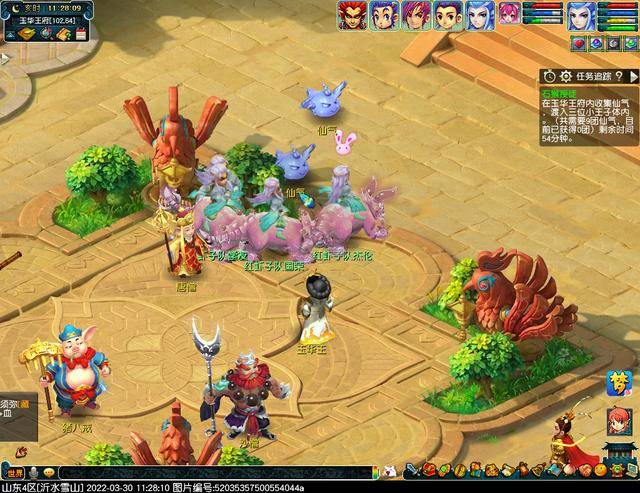This screenshot has height=493, width=640.
Task: Click the 世界 world chat channel button
Action: coord(14,472)
